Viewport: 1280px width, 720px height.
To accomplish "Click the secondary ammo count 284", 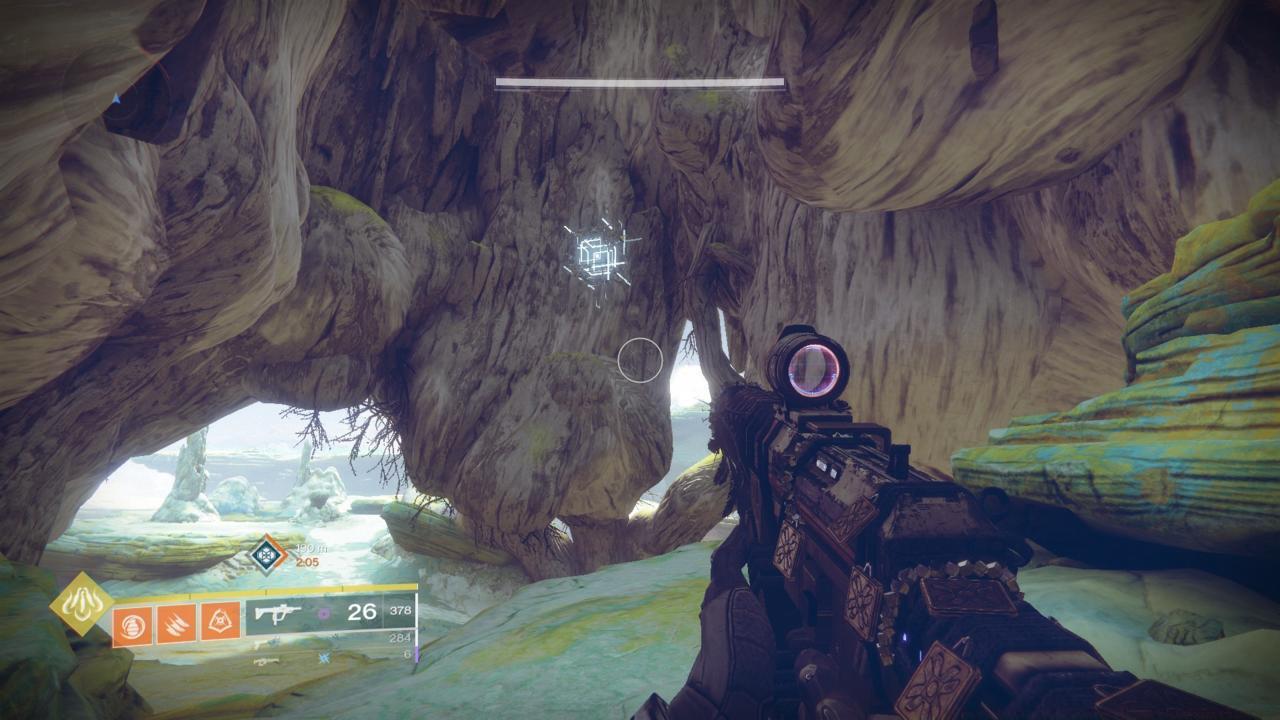I will [x=400, y=638].
